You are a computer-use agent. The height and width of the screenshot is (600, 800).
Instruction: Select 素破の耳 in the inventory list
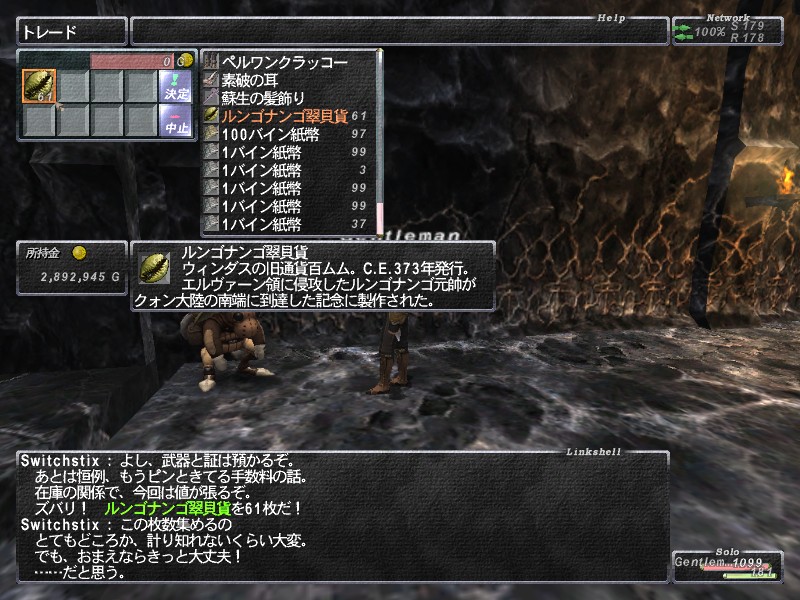click(262, 80)
